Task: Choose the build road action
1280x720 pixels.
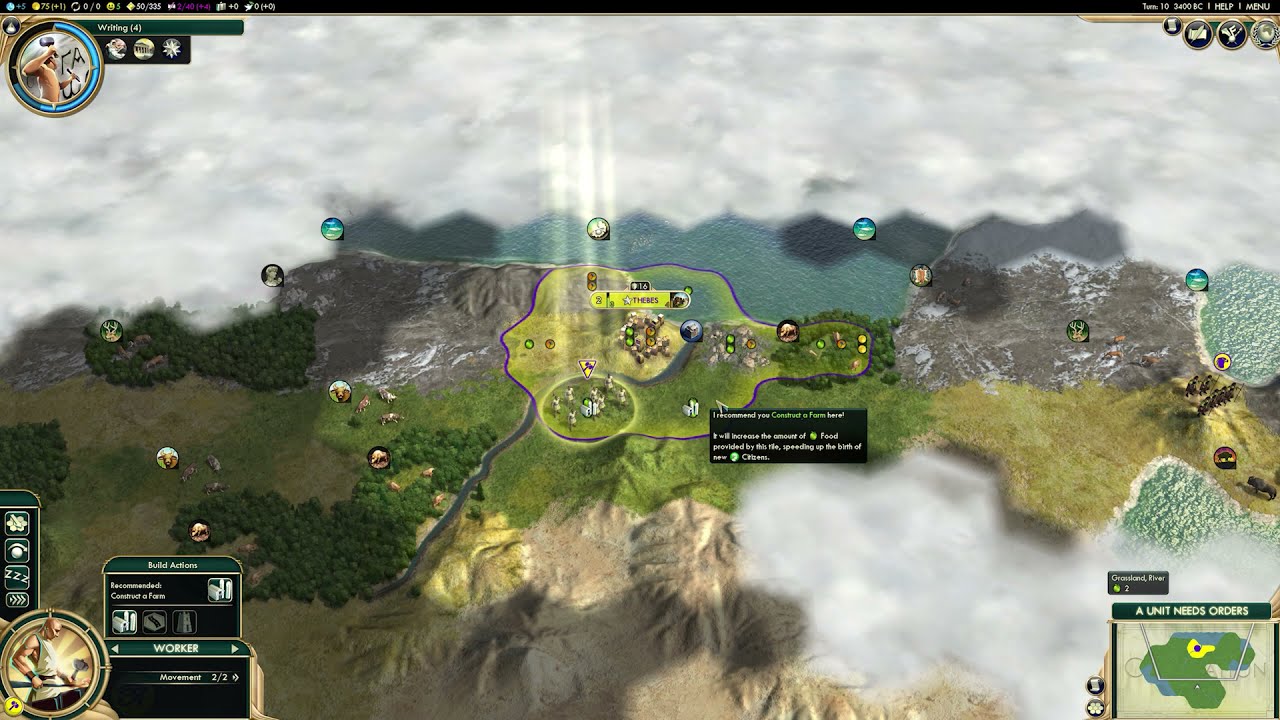Action: point(154,622)
